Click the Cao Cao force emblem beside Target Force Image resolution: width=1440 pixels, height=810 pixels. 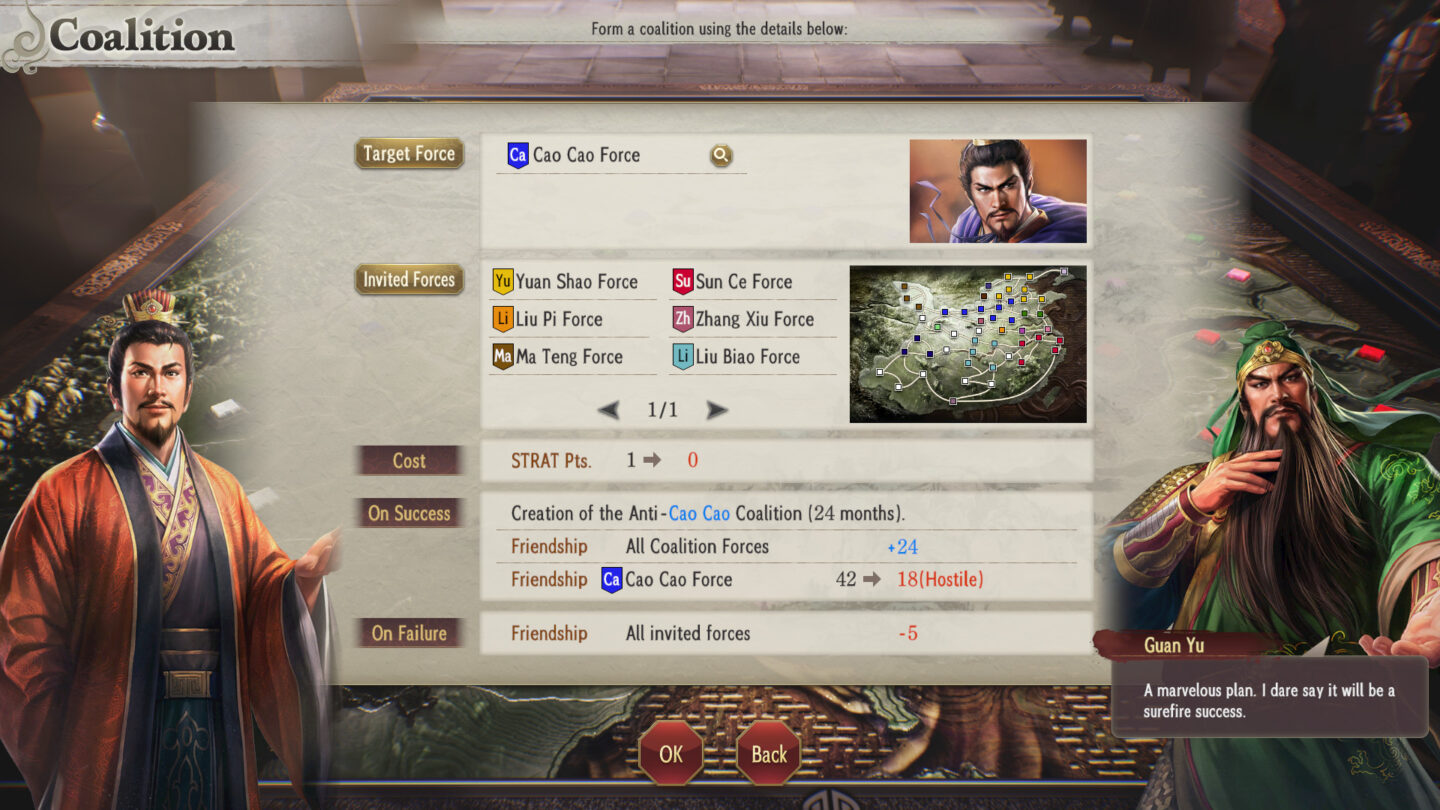tap(517, 154)
